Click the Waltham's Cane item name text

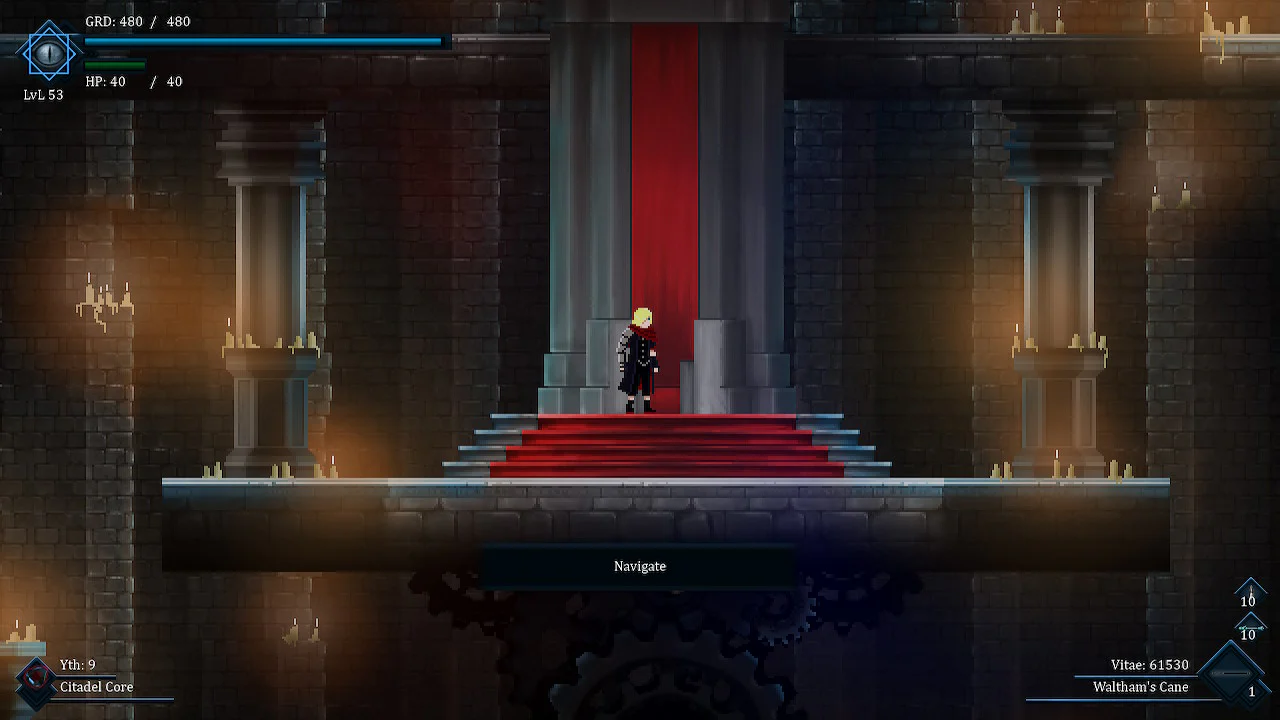pyautogui.click(x=1143, y=688)
